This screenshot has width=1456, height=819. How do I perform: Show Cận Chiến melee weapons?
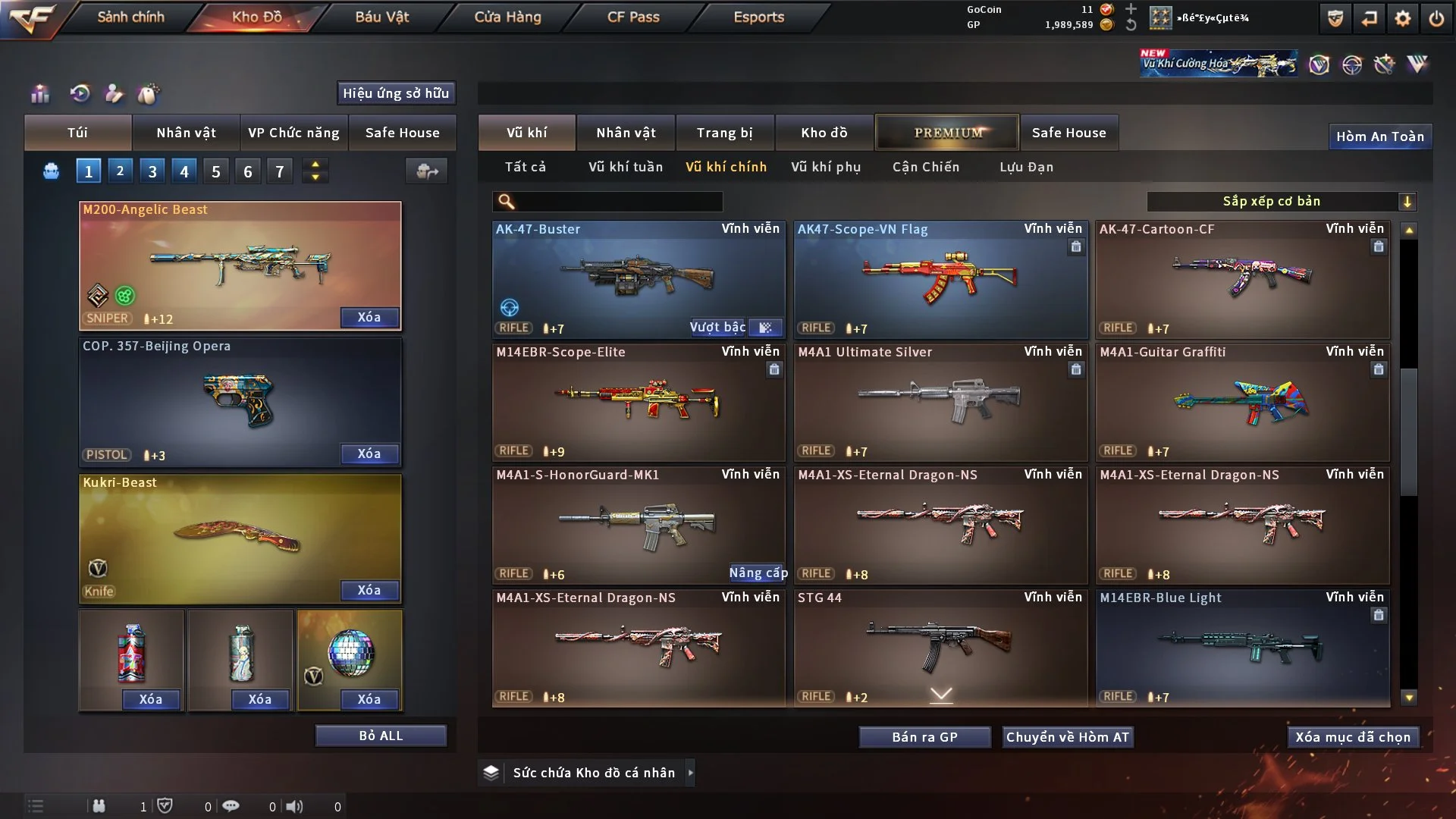926,167
